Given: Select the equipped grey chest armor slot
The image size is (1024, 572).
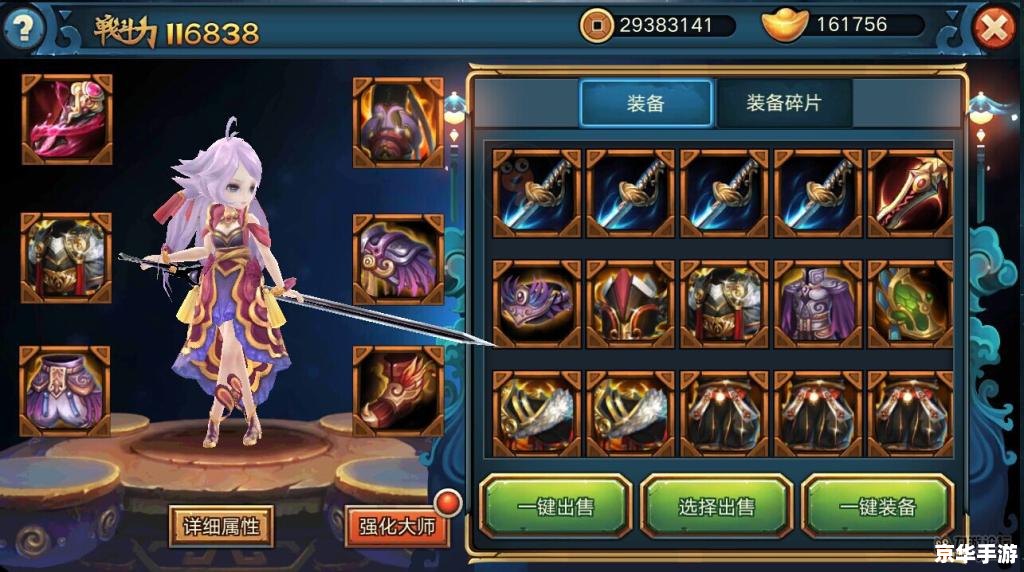Looking at the screenshot, I should pos(66,257).
